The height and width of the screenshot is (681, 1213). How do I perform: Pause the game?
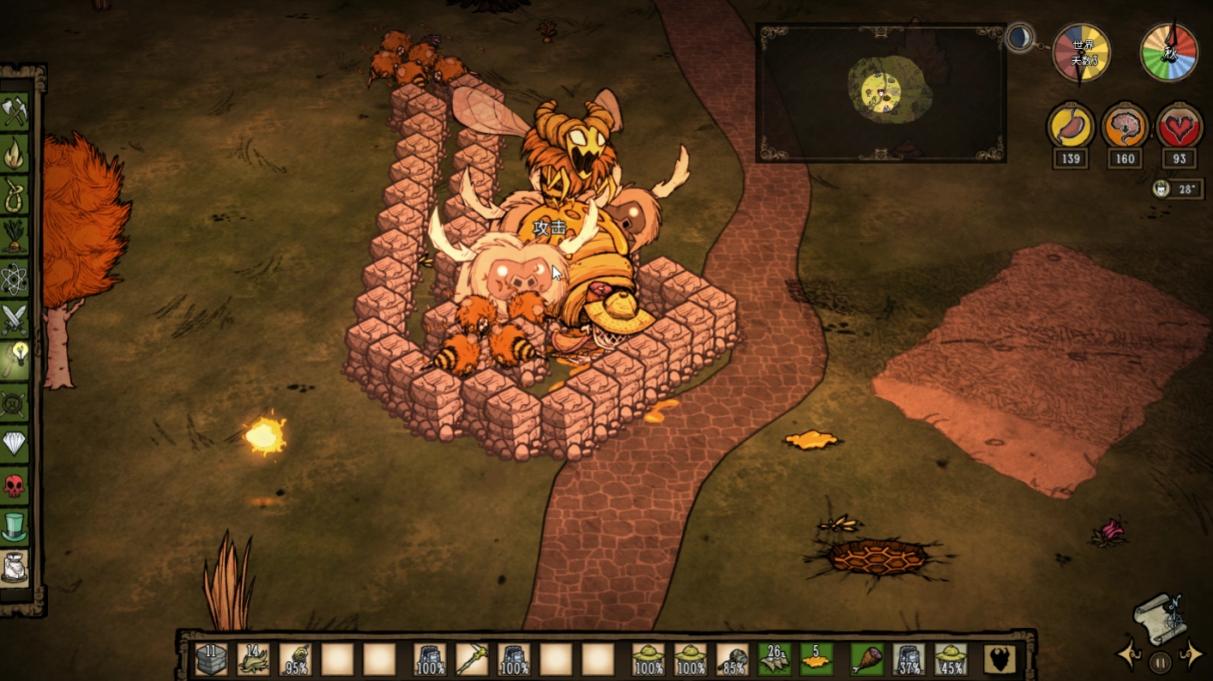[x=1160, y=661]
